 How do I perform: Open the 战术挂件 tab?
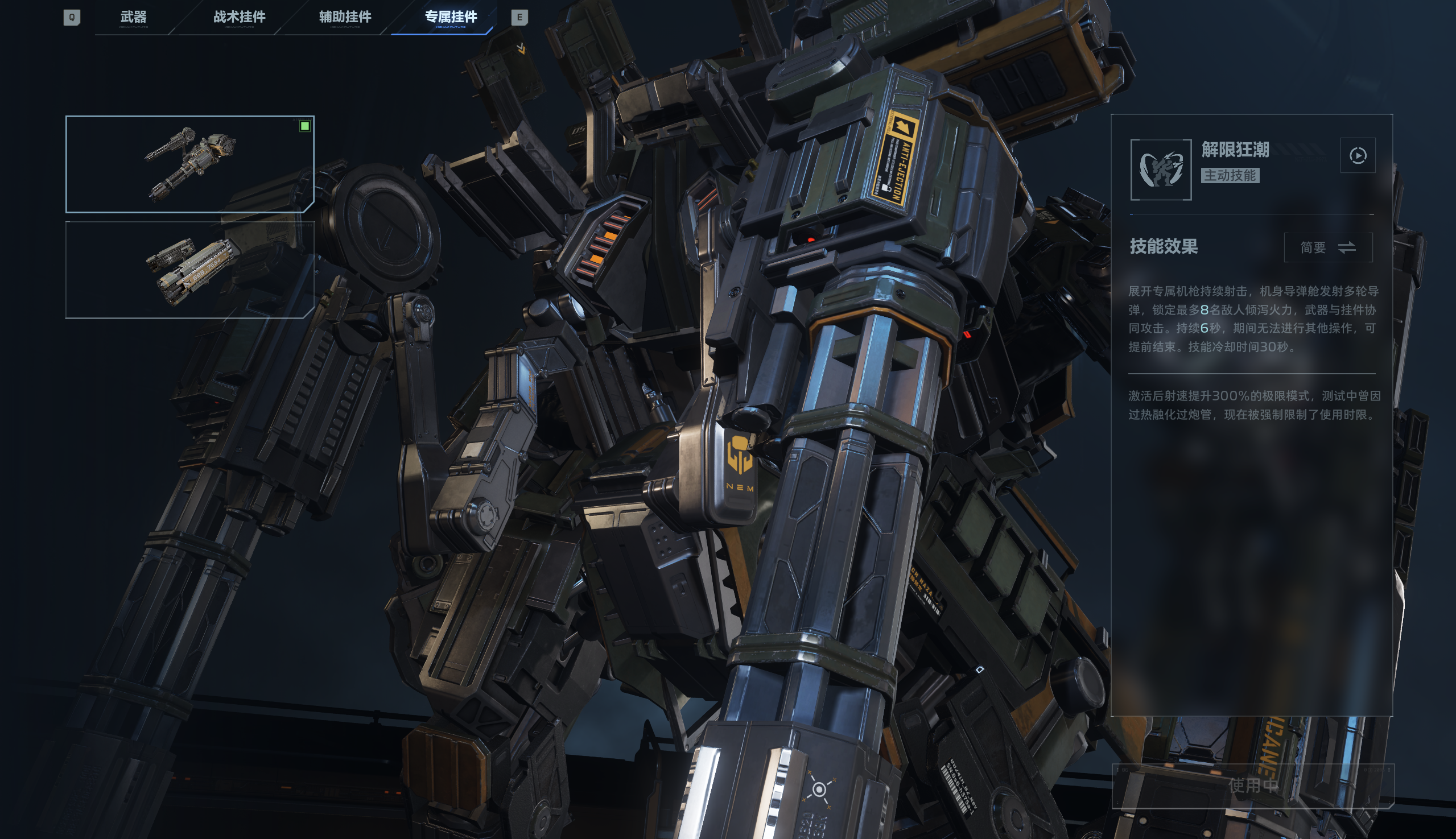point(239,17)
